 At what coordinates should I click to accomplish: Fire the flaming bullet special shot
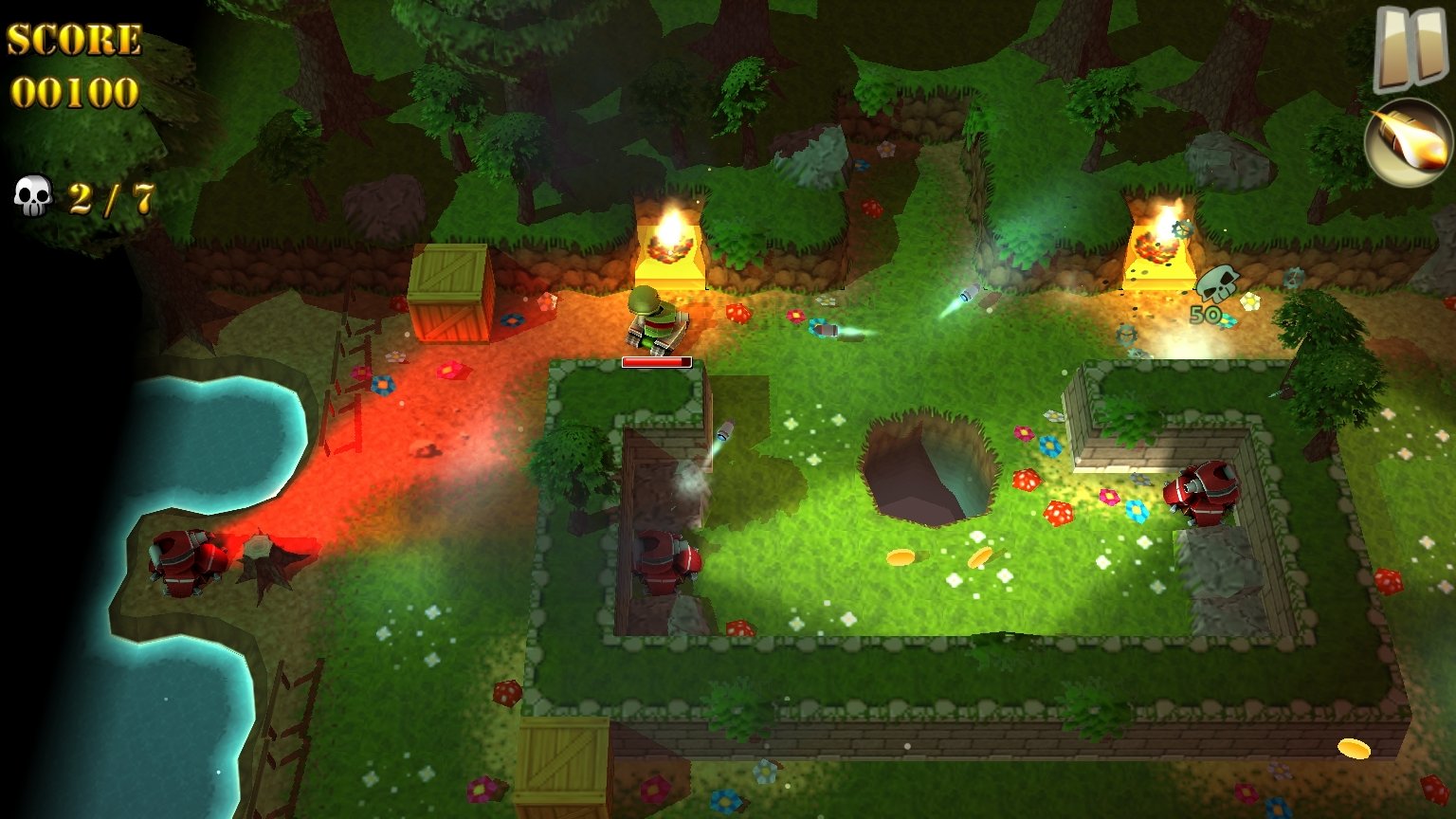pyautogui.click(x=1408, y=142)
